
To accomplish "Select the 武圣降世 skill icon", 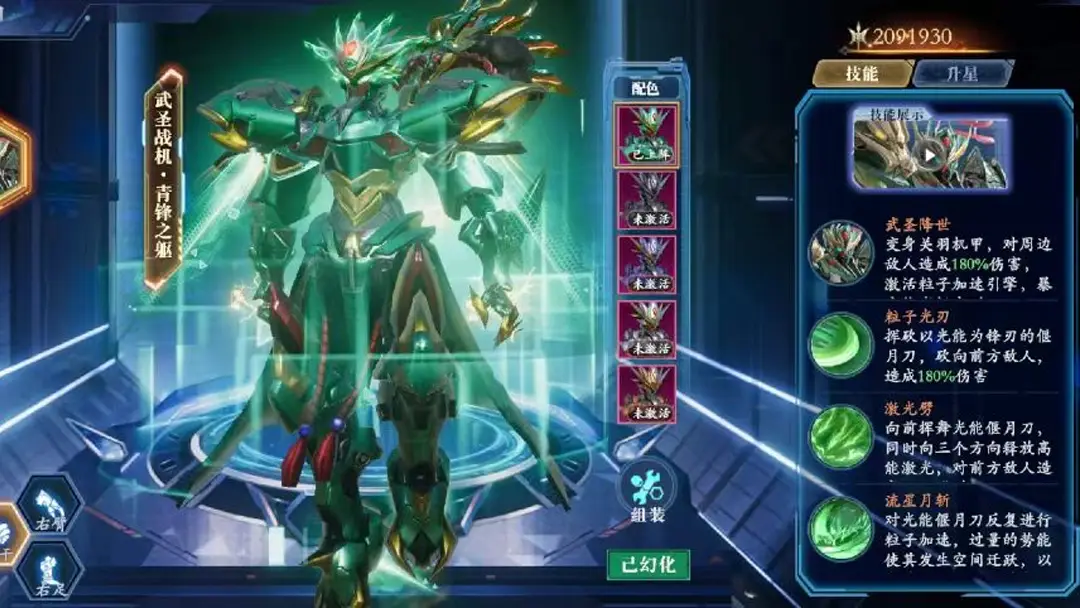I will [841, 252].
